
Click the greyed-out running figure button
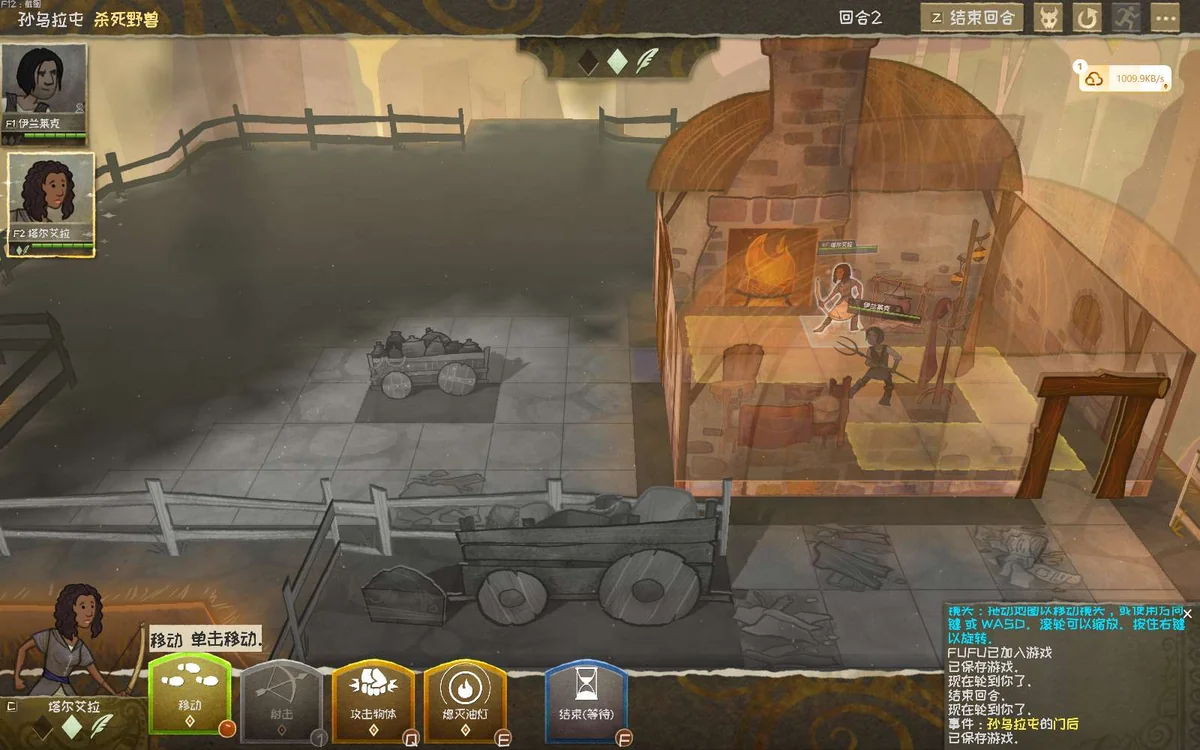pos(1126,18)
